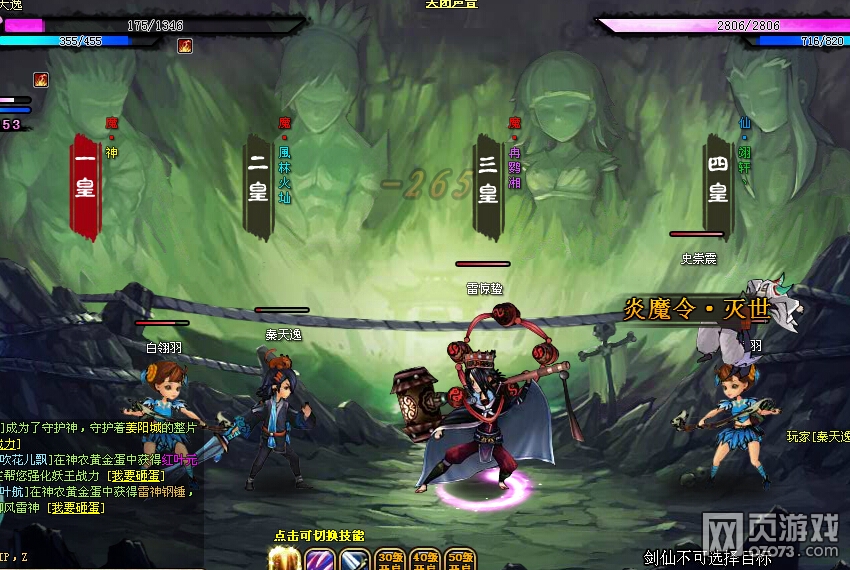Click the fire buff icon beside player mana bar
Image resolution: width=850 pixels, height=570 pixels.
pyautogui.click(x=185, y=45)
